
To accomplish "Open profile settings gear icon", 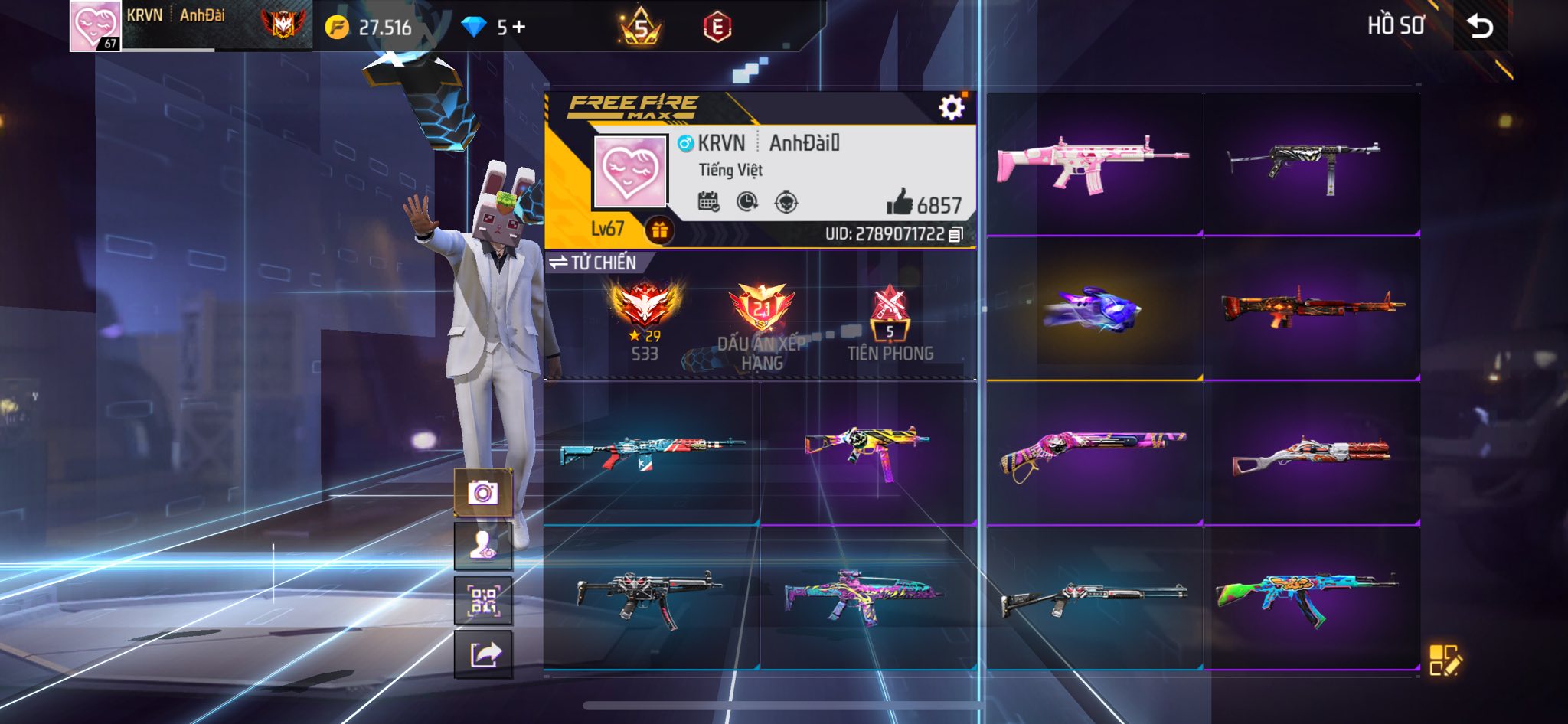I will click(x=952, y=108).
